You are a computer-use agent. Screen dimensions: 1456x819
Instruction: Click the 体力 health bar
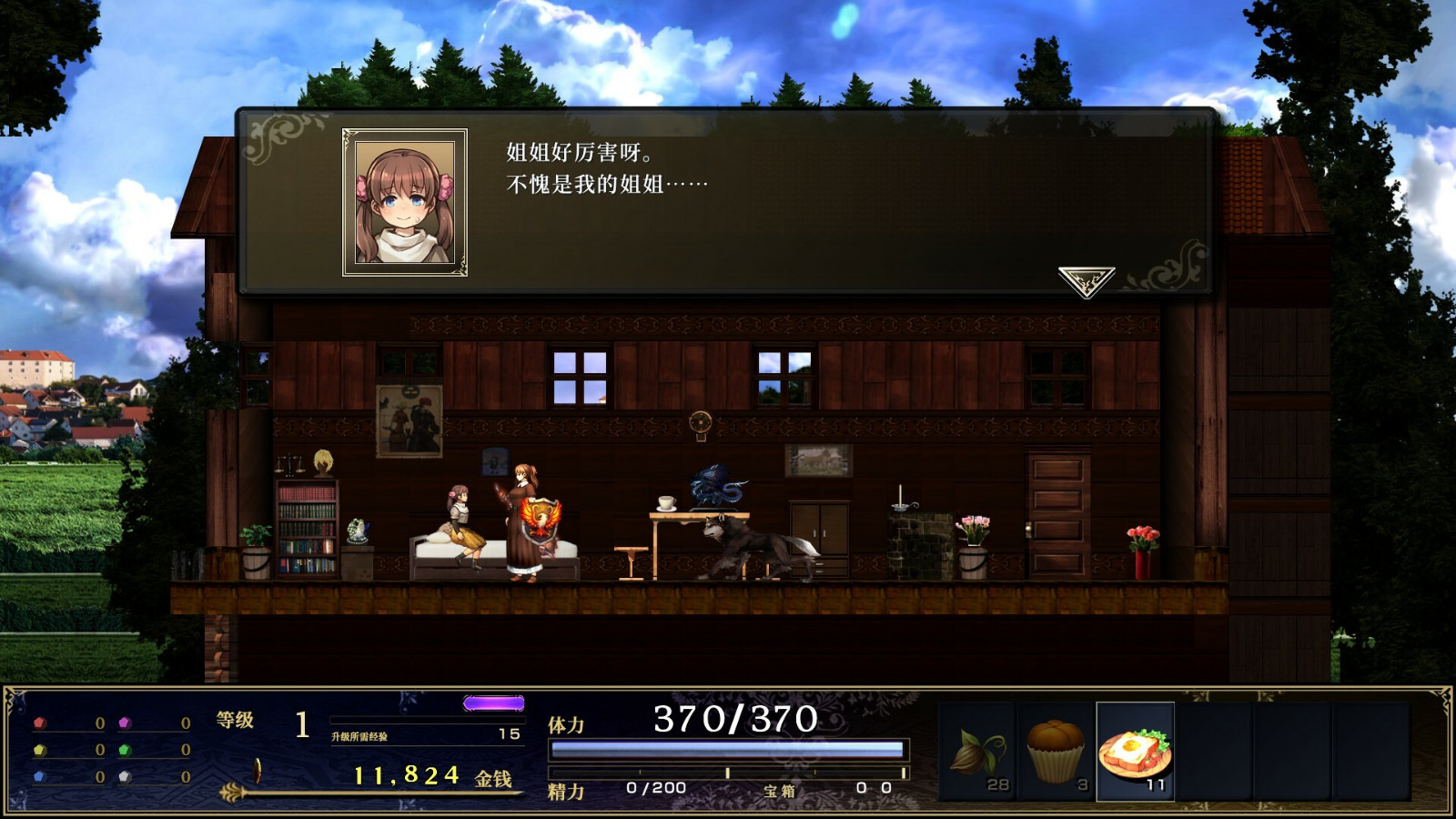728,749
